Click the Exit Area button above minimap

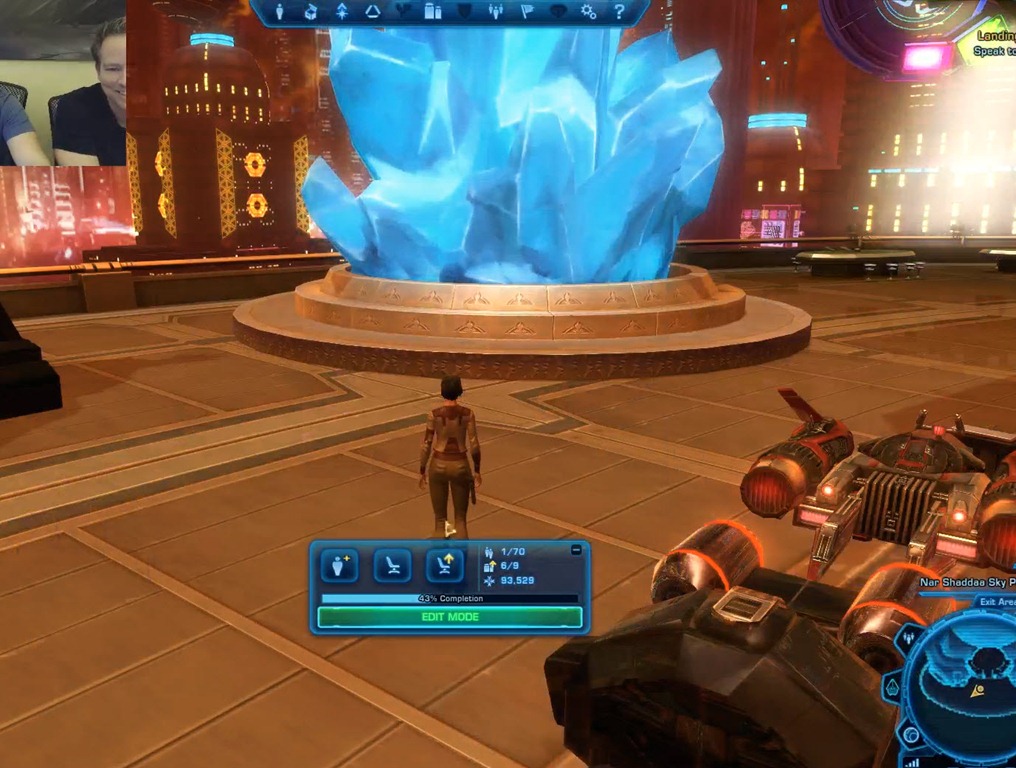pos(996,602)
